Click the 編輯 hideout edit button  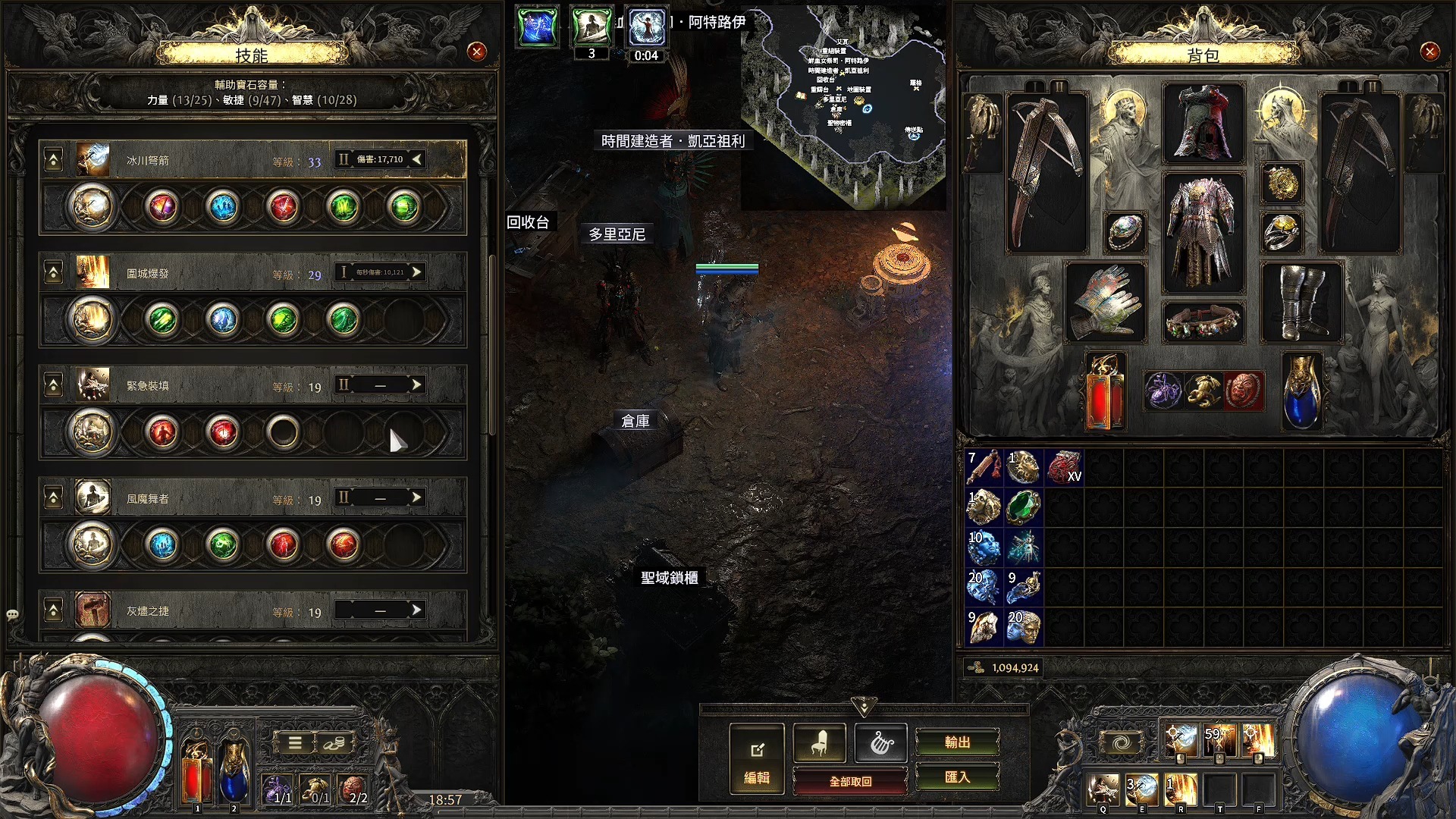point(756,758)
